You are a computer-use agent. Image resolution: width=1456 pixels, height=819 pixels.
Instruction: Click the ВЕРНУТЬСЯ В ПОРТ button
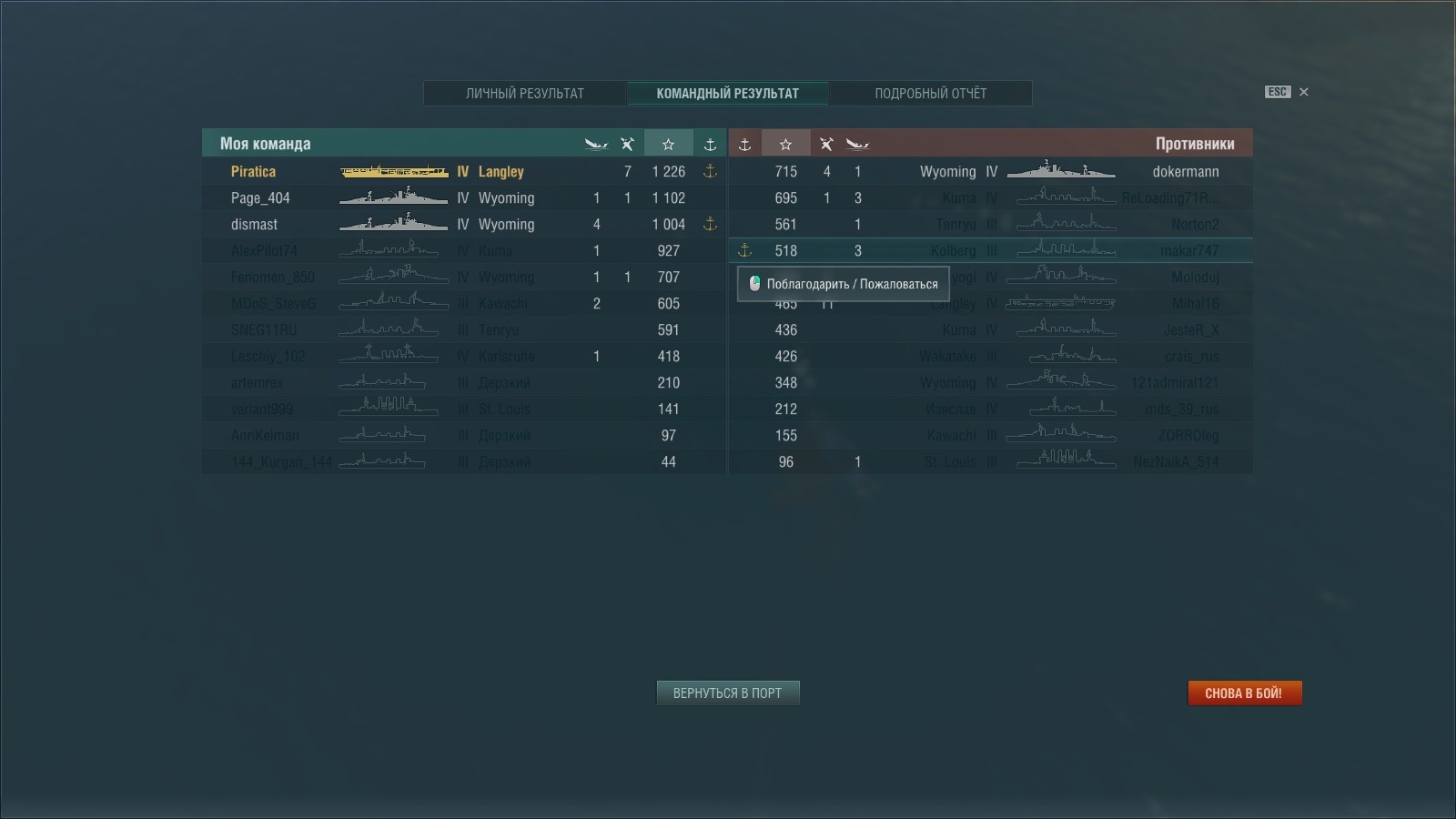coord(727,693)
